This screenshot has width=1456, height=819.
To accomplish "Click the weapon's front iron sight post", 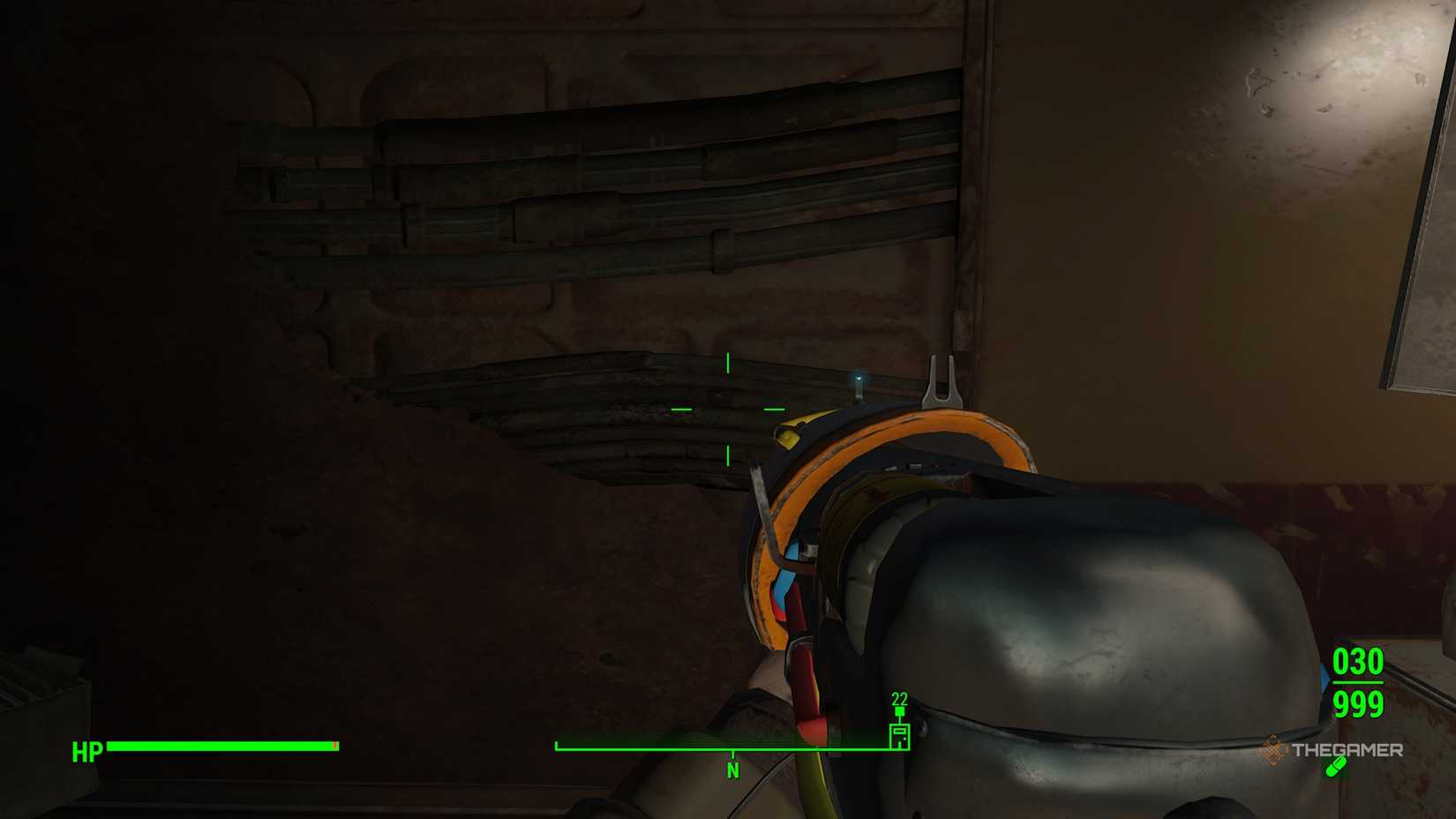I will 944,379.
